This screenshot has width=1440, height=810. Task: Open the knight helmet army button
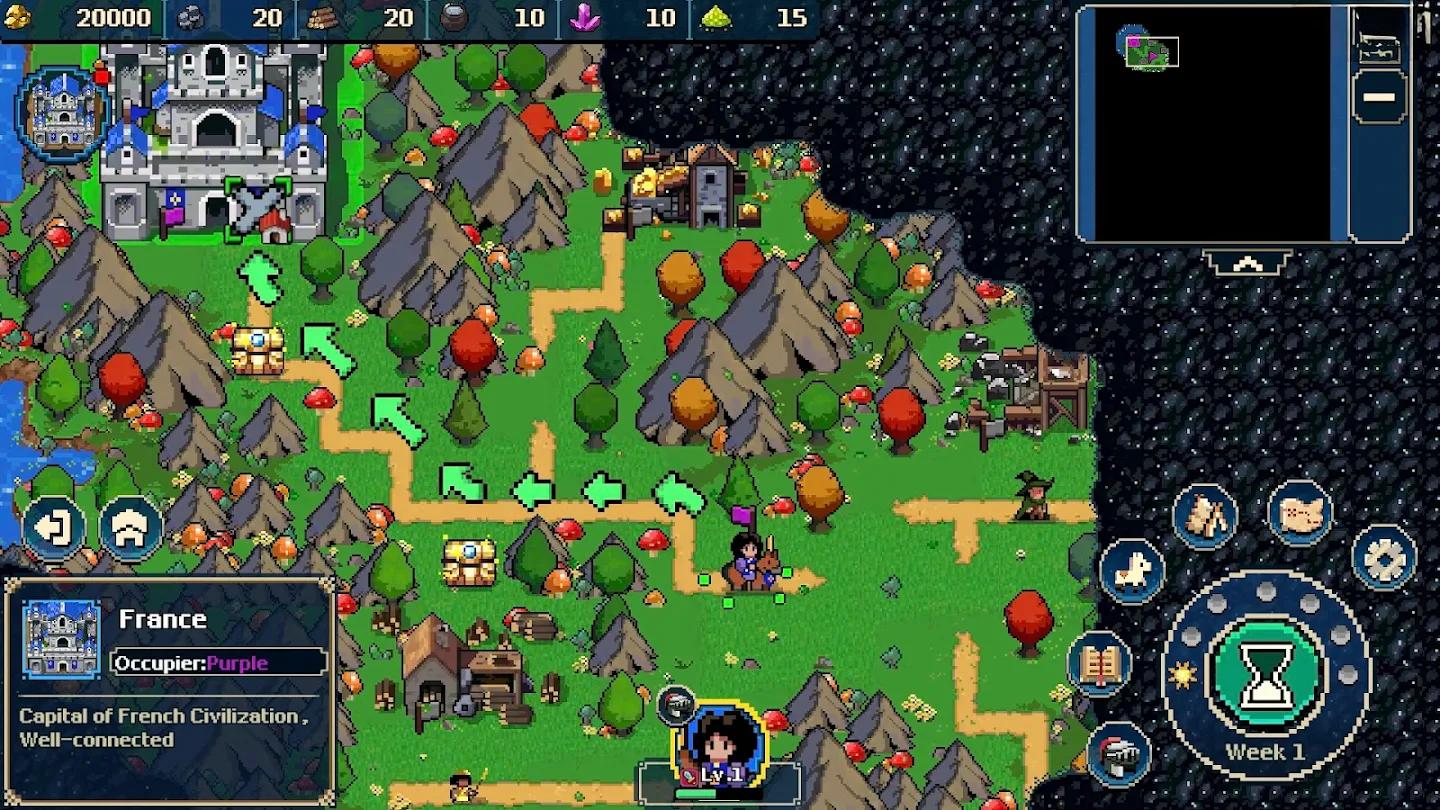pyautogui.click(x=1119, y=754)
